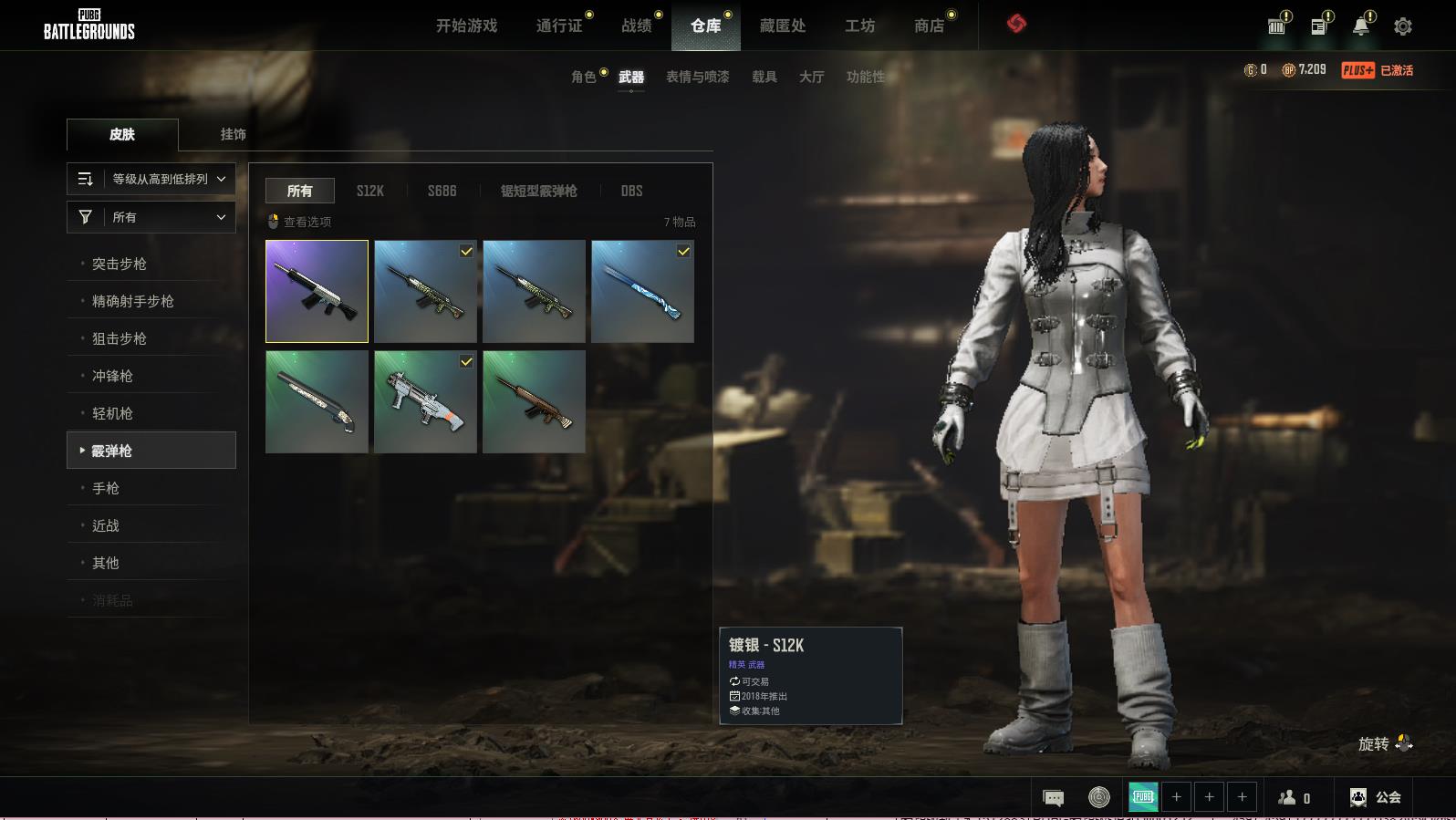This screenshot has width=1456, height=820.
Task: Open the settings gear icon
Action: coord(1403,26)
